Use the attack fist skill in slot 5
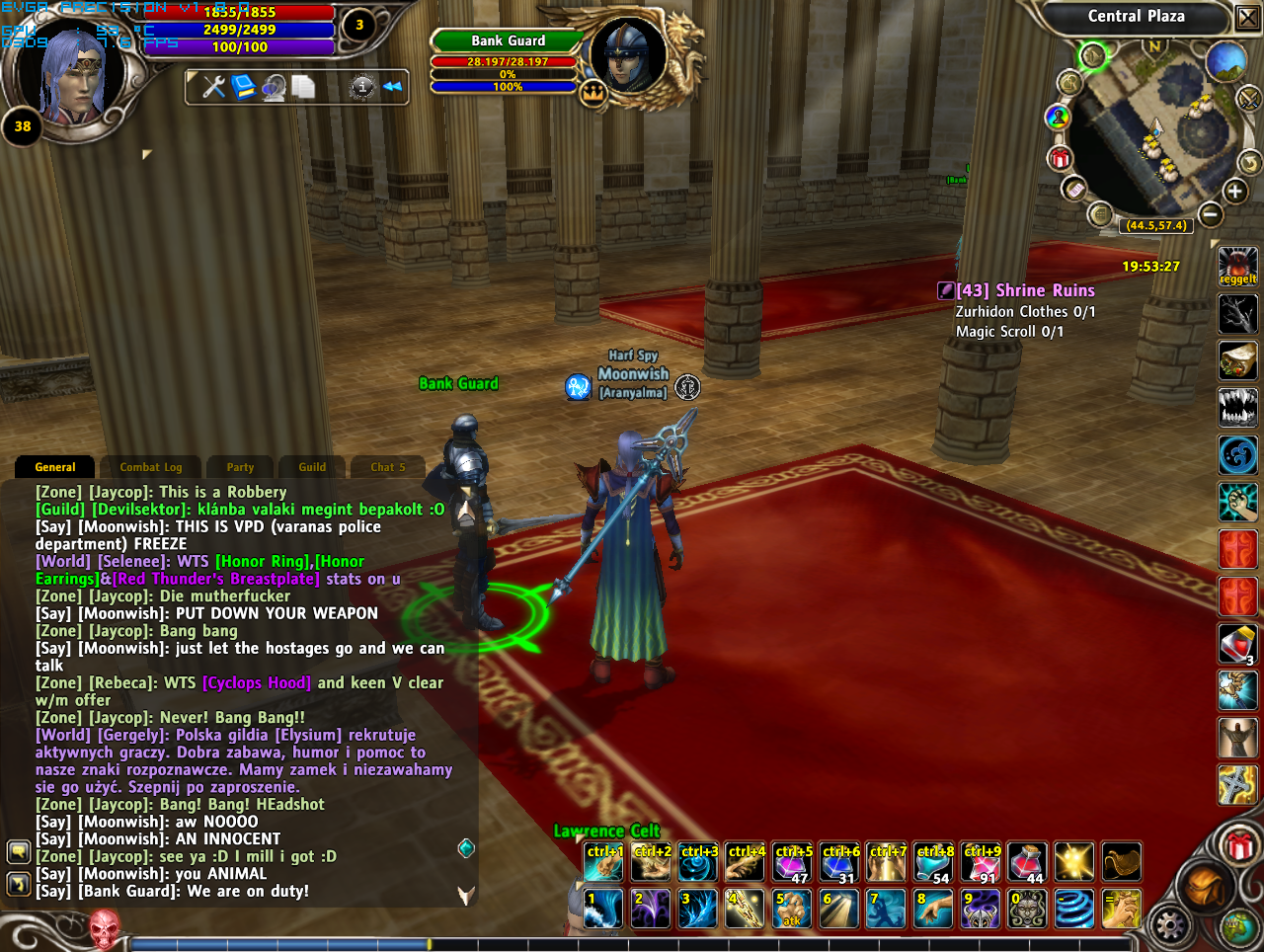The width and height of the screenshot is (1264, 952). click(x=792, y=909)
